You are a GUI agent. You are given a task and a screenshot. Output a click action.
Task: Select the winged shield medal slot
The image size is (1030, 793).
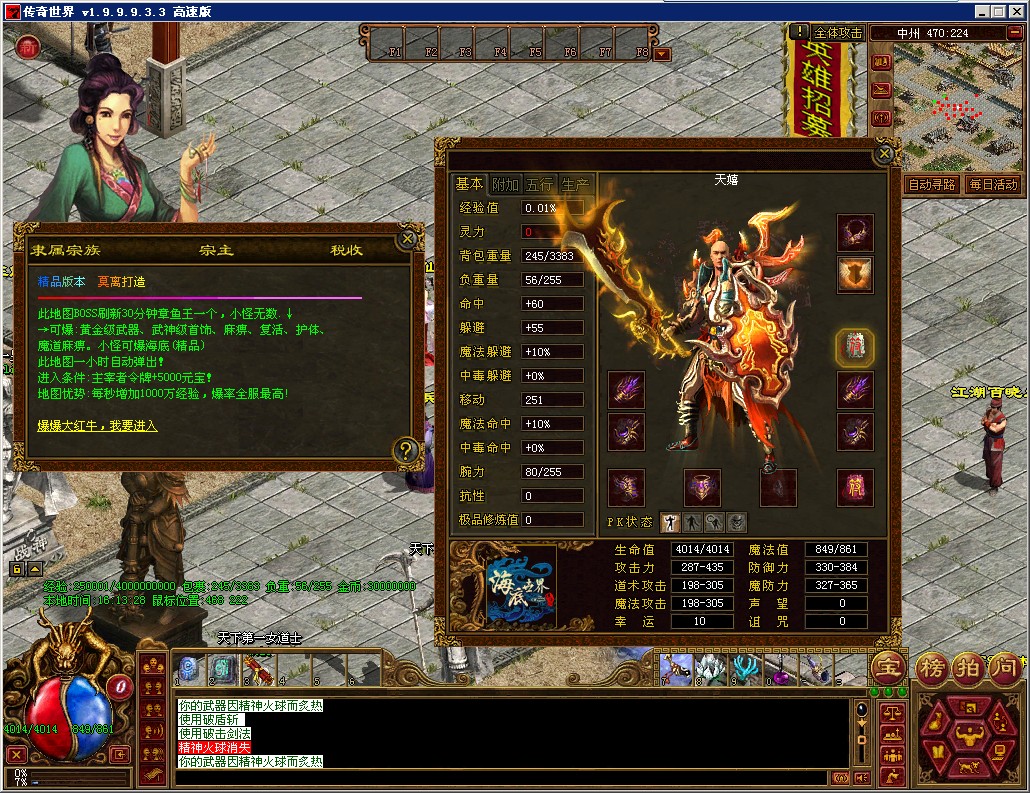(x=855, y=275)
